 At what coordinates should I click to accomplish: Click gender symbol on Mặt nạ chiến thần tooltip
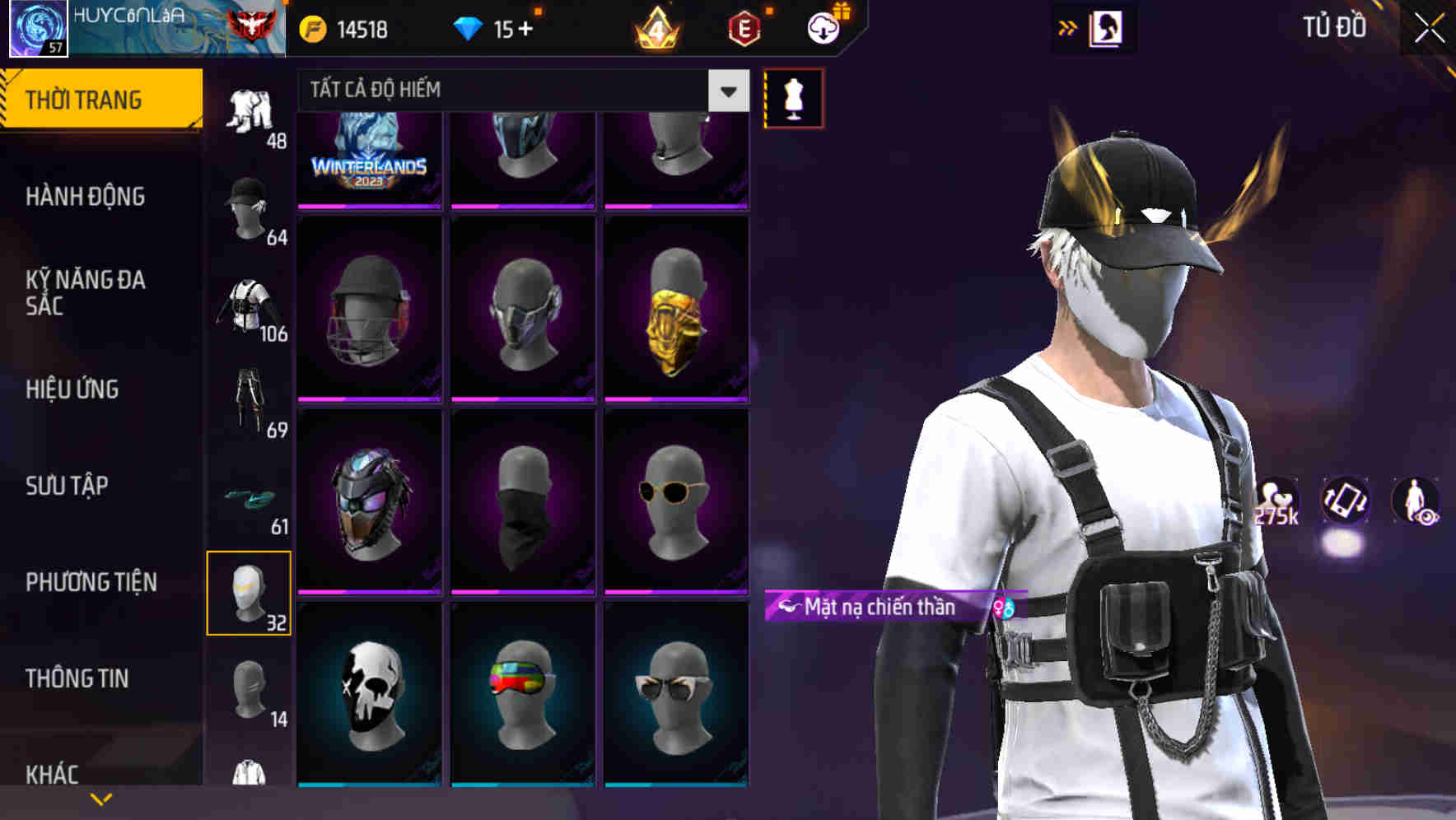pyautogui.click(x=1003, y=608)
